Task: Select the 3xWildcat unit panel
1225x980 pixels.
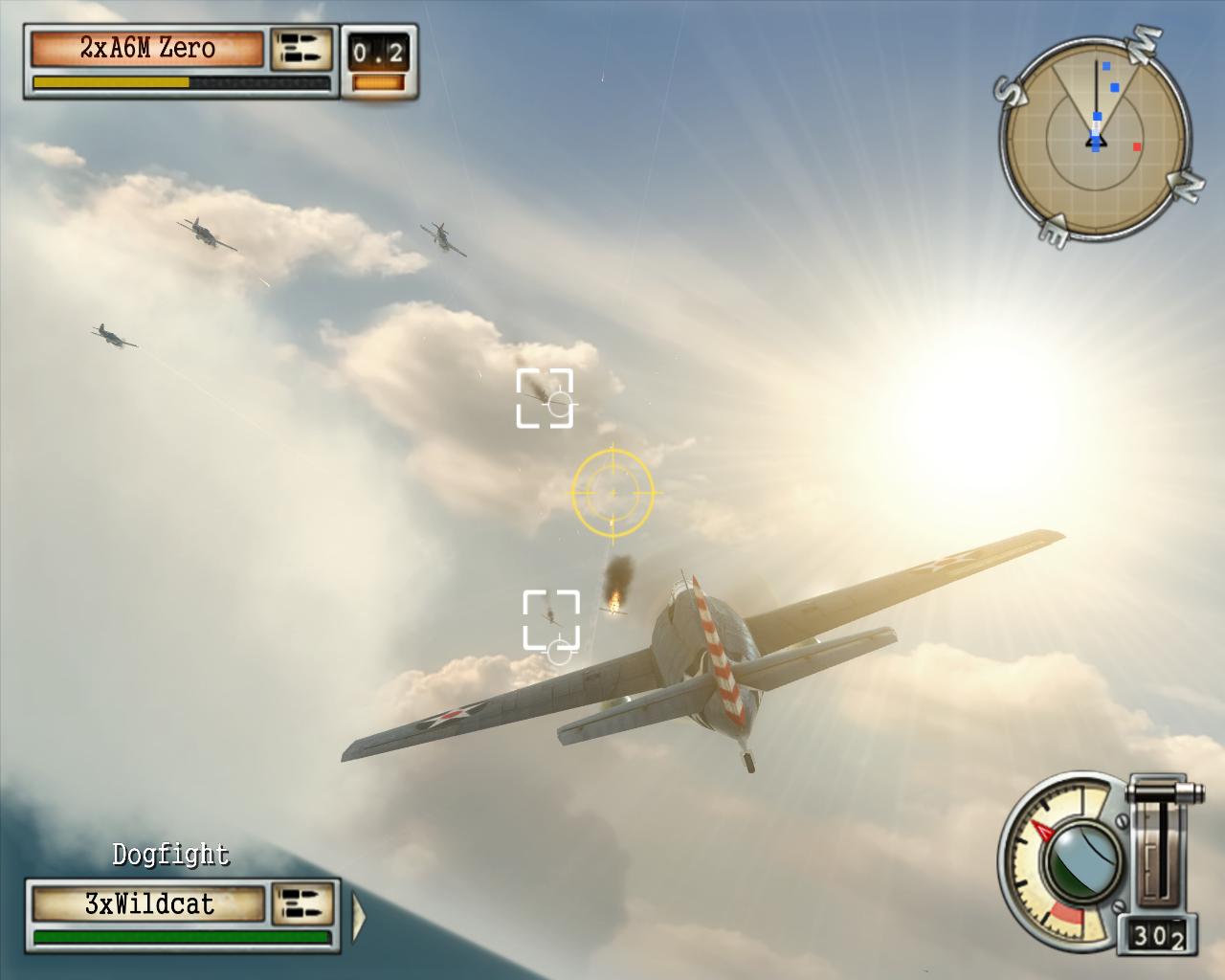Action: pyautogui.click(x=148, y=904)
